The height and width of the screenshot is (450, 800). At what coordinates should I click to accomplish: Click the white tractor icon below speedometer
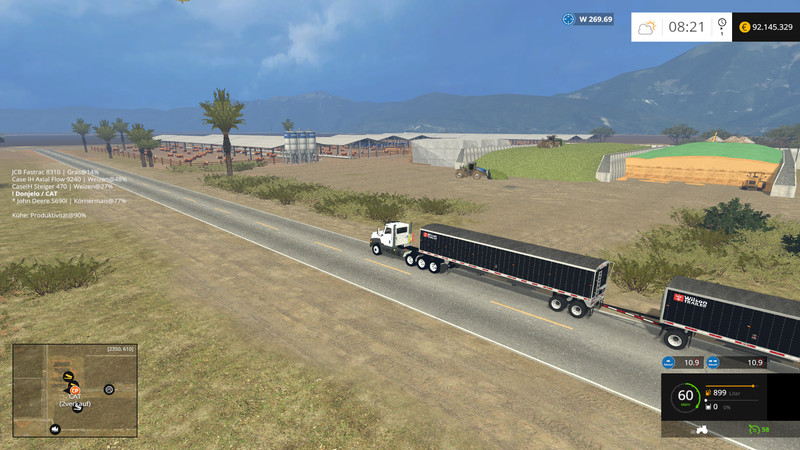click(703, 429)
